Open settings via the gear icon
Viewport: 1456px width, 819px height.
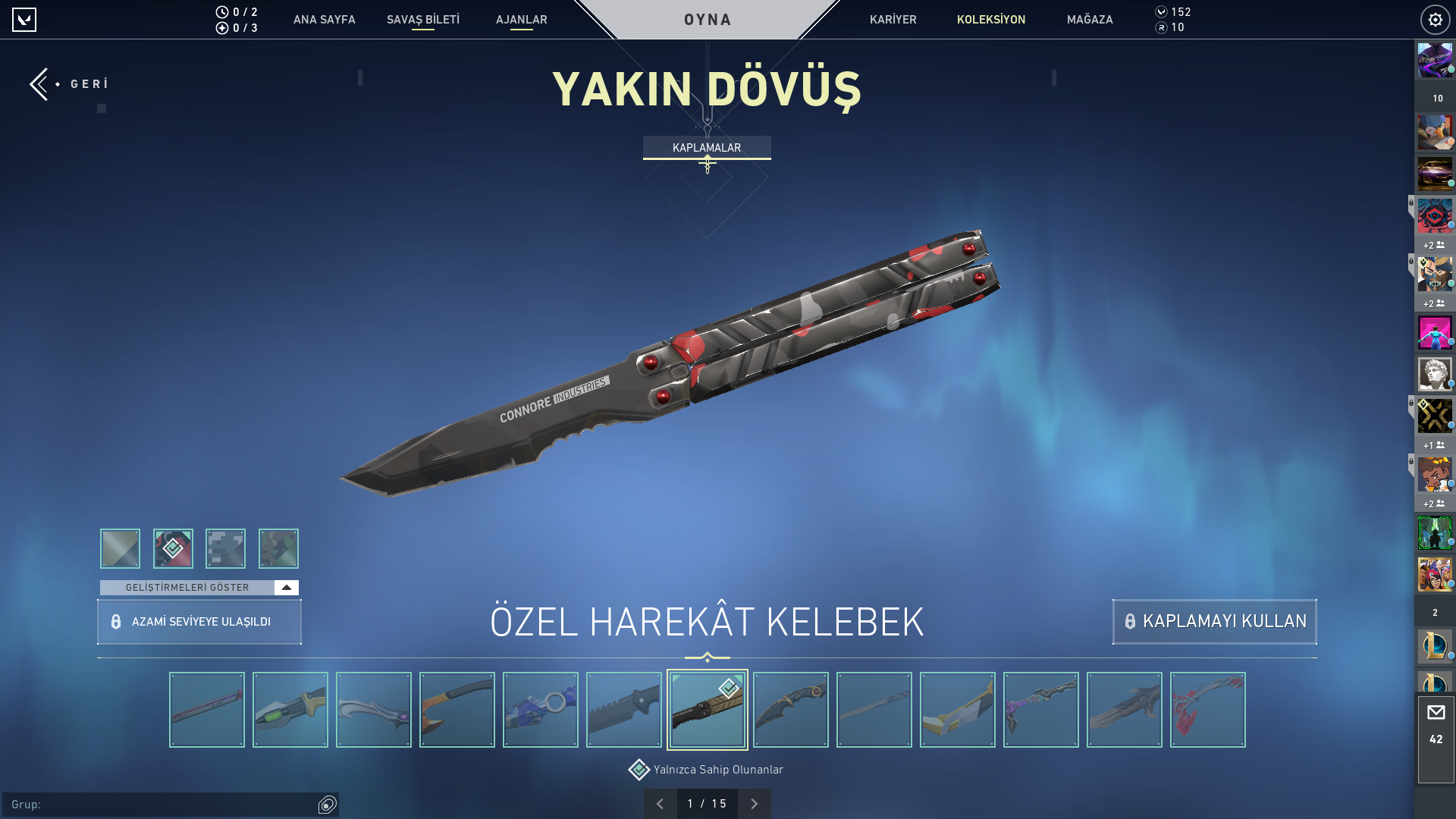click(1436, 20)
